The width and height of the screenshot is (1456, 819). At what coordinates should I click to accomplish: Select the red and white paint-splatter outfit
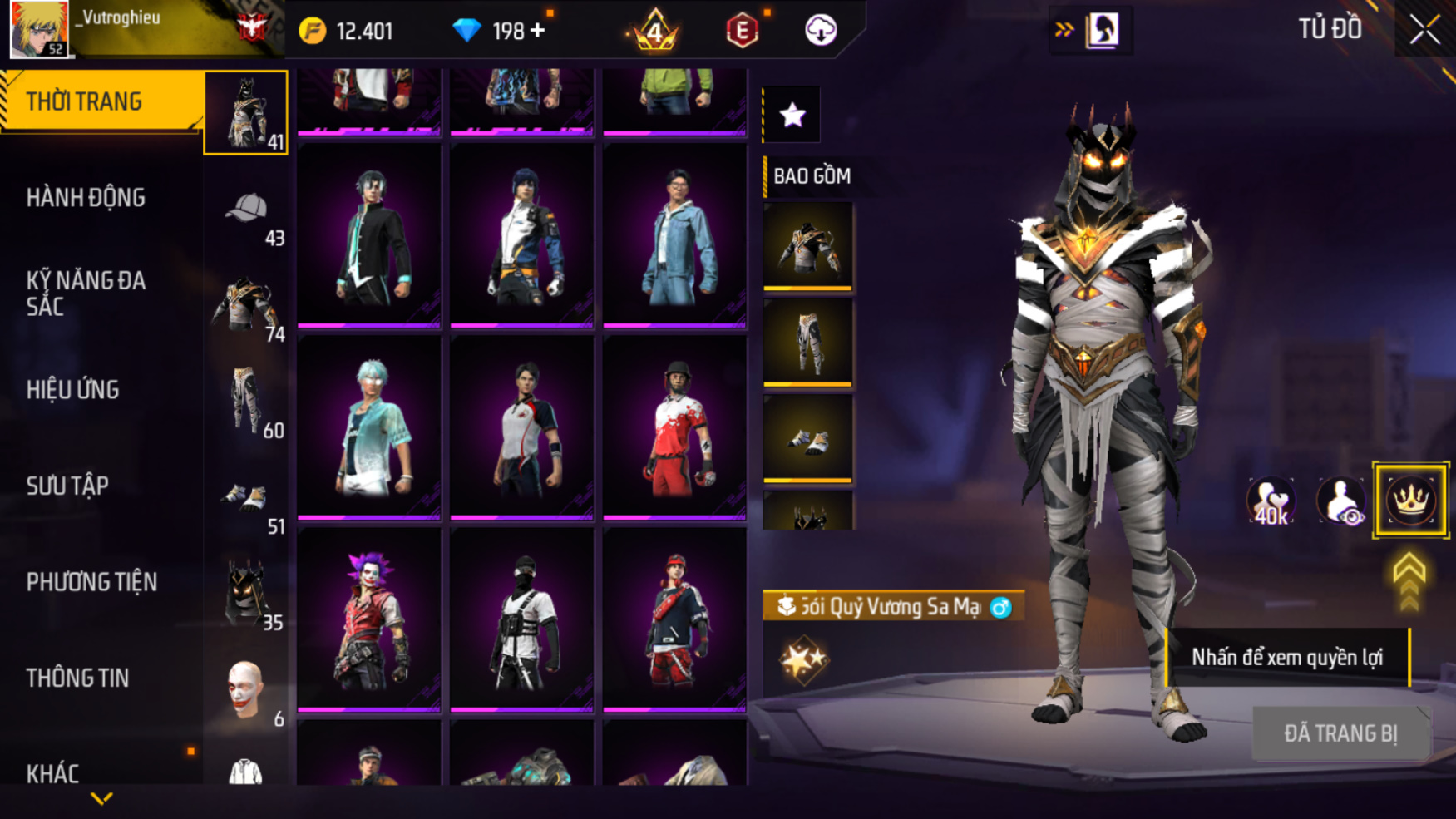pos(674,427)
